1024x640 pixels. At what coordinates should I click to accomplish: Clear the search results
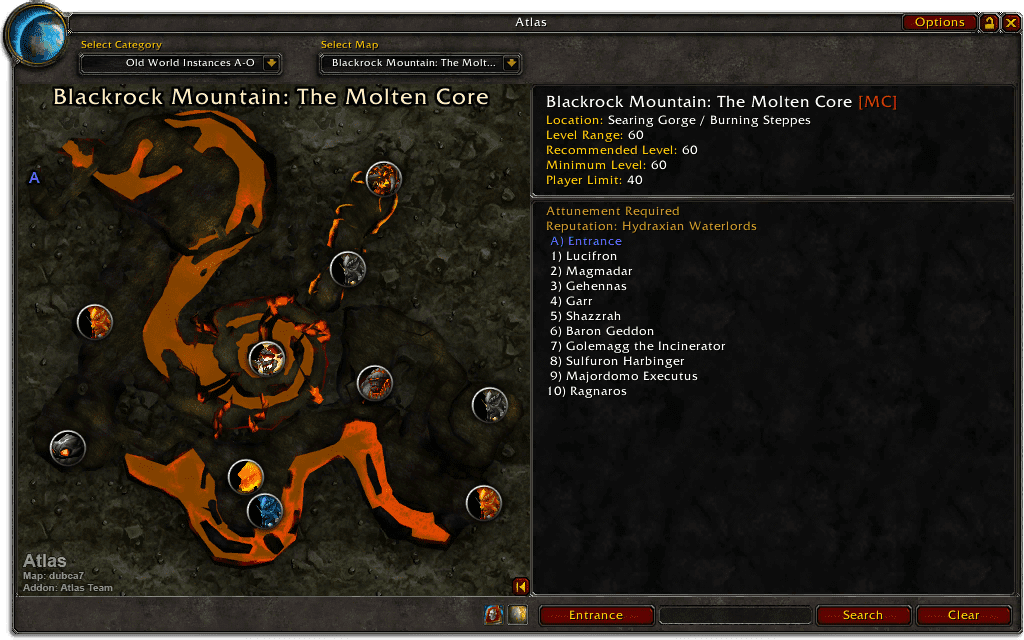(x=963, y=615)
